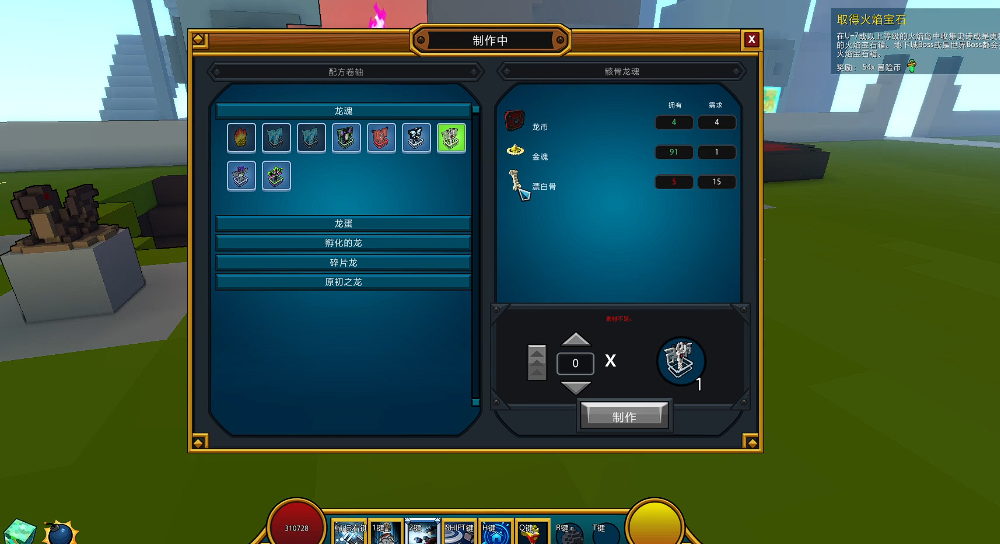Collapse the 龙魂 recipe category
Screen dimensions: 1000x544
[x=343, y=111]
